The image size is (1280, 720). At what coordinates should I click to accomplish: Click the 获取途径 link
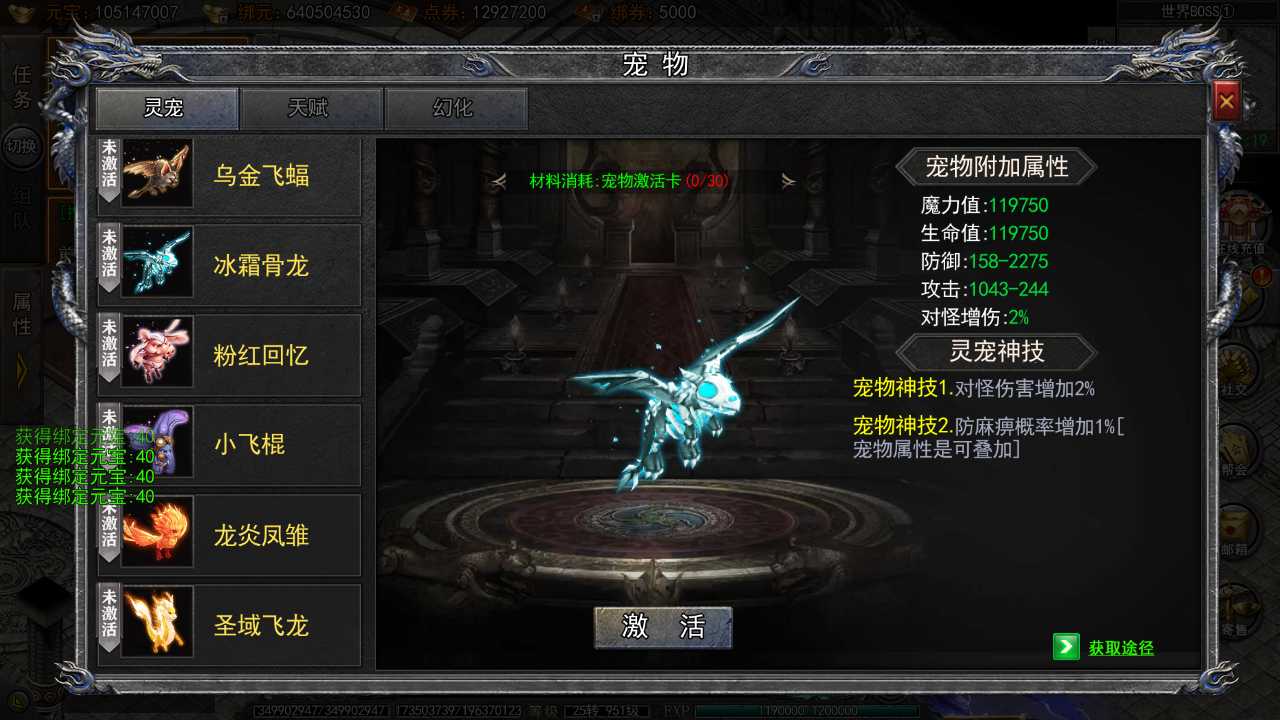point(1120,648)
